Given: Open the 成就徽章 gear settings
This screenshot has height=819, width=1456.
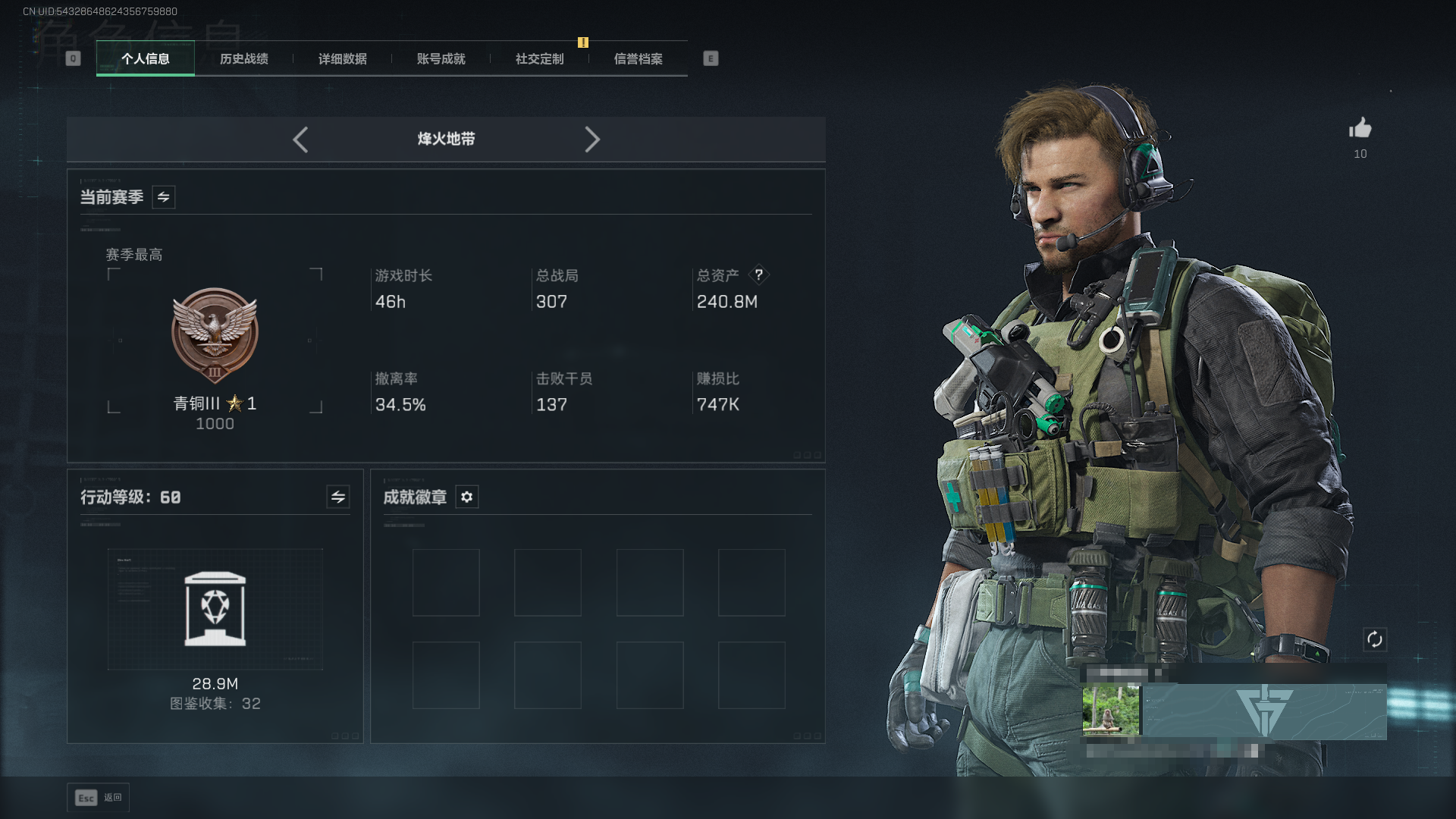Looking at the screenshot, I should [x=466, y=497].
